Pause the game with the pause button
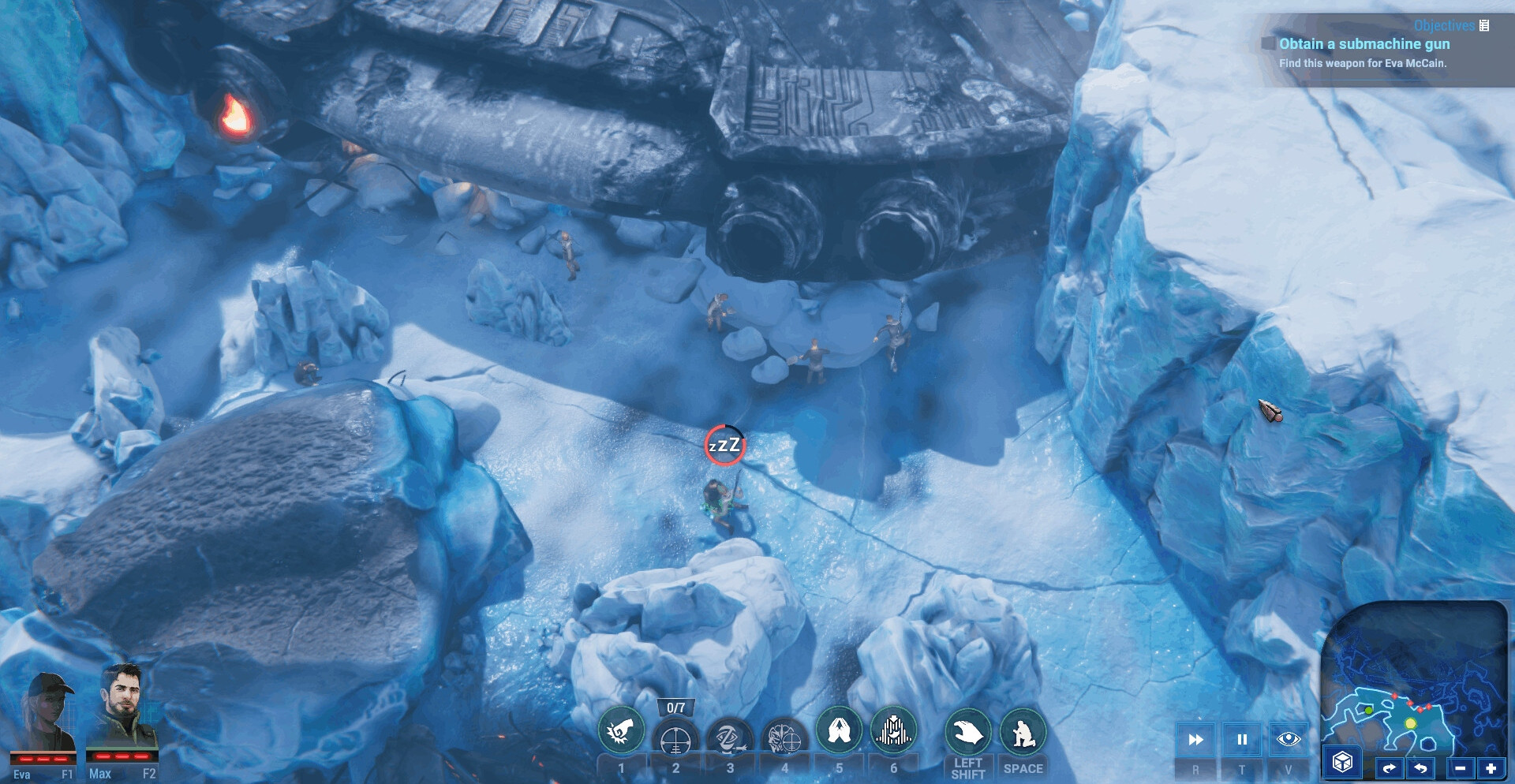The image size is (1515, 784). tap(1242, 740)
